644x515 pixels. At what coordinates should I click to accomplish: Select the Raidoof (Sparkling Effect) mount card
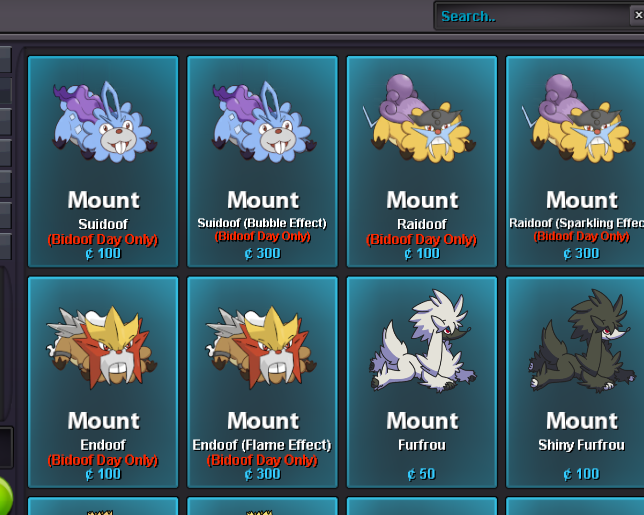coord(577,160)
